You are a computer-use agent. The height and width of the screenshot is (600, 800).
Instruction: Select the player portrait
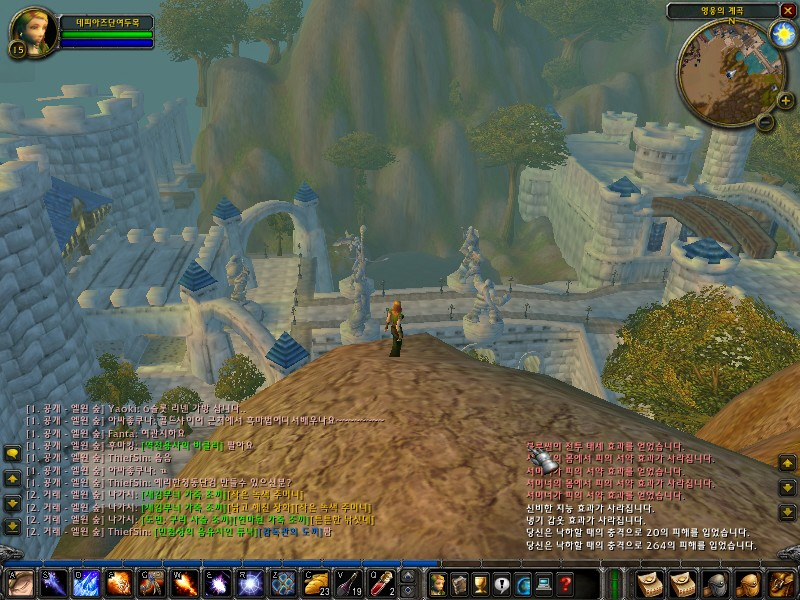click(x=33, y=33)
